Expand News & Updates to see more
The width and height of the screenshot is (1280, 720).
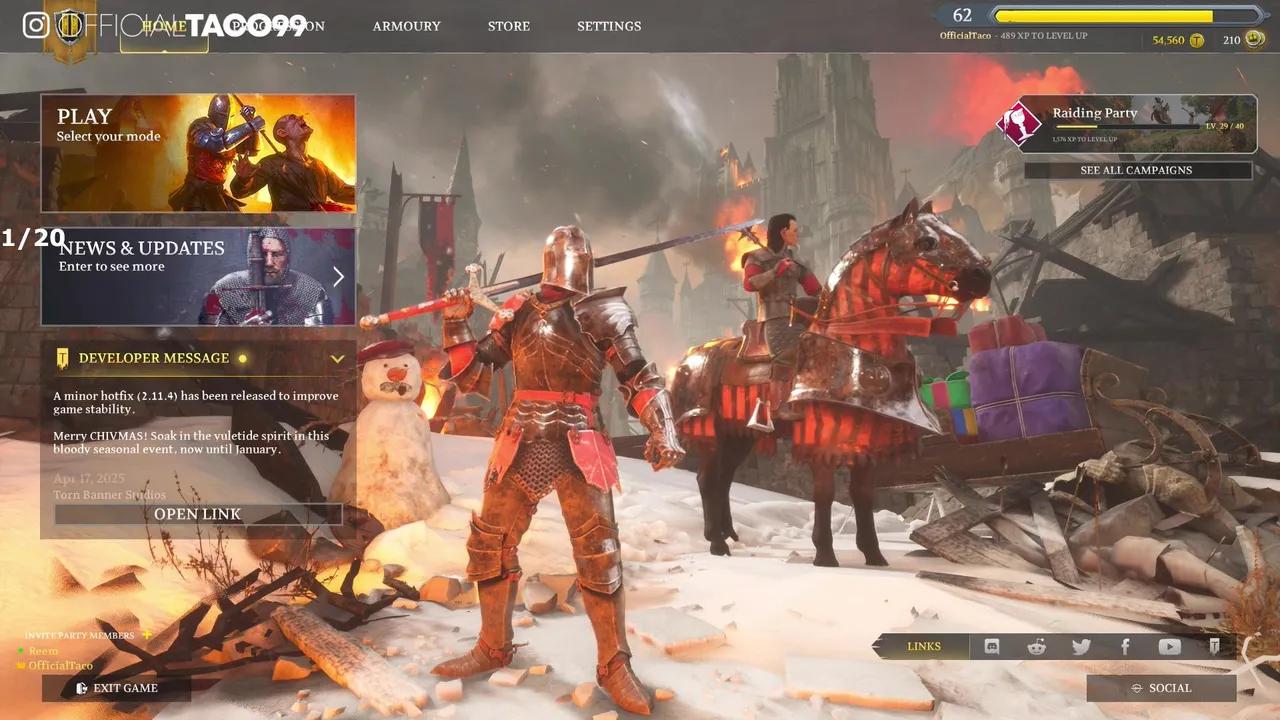click(x=338, y=275)
